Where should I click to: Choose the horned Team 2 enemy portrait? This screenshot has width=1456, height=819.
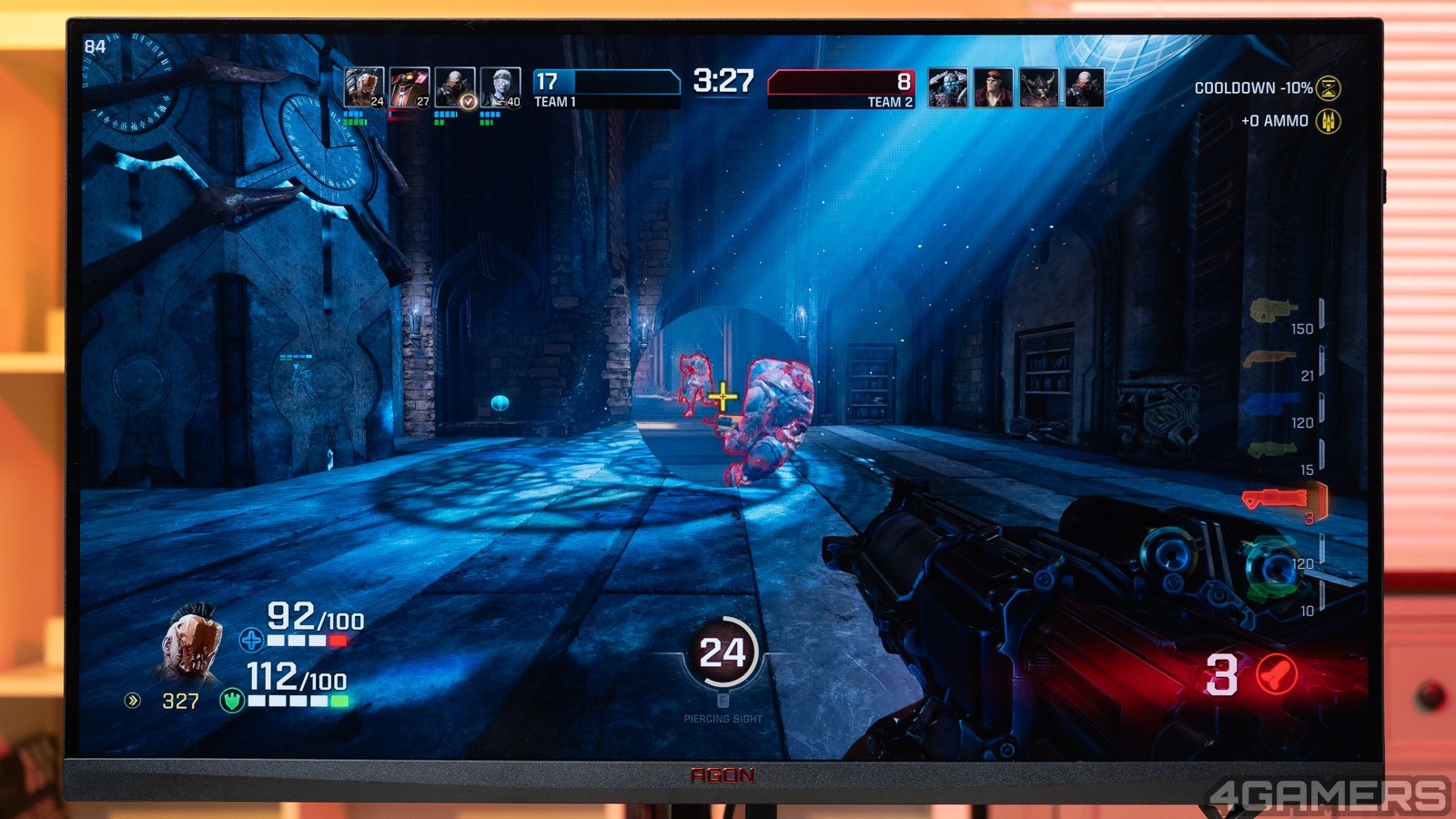1038,88
